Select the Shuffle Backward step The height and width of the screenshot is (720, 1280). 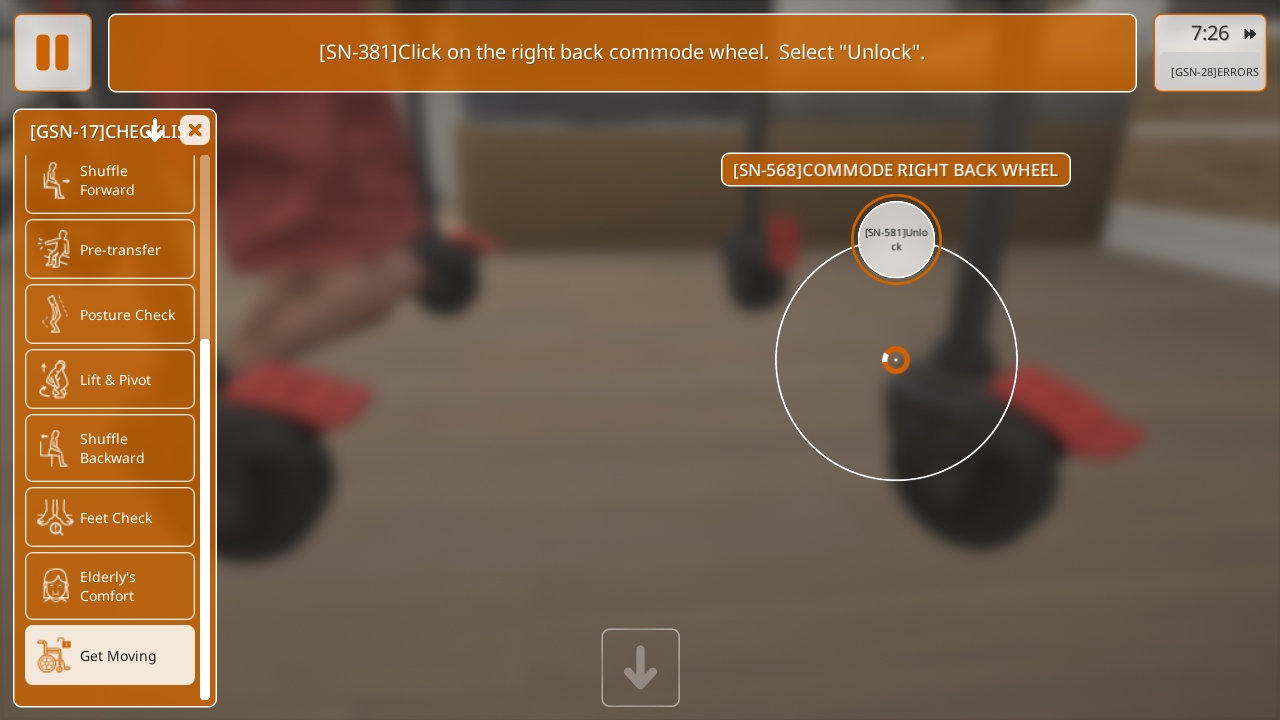click(x=110, y=448)
